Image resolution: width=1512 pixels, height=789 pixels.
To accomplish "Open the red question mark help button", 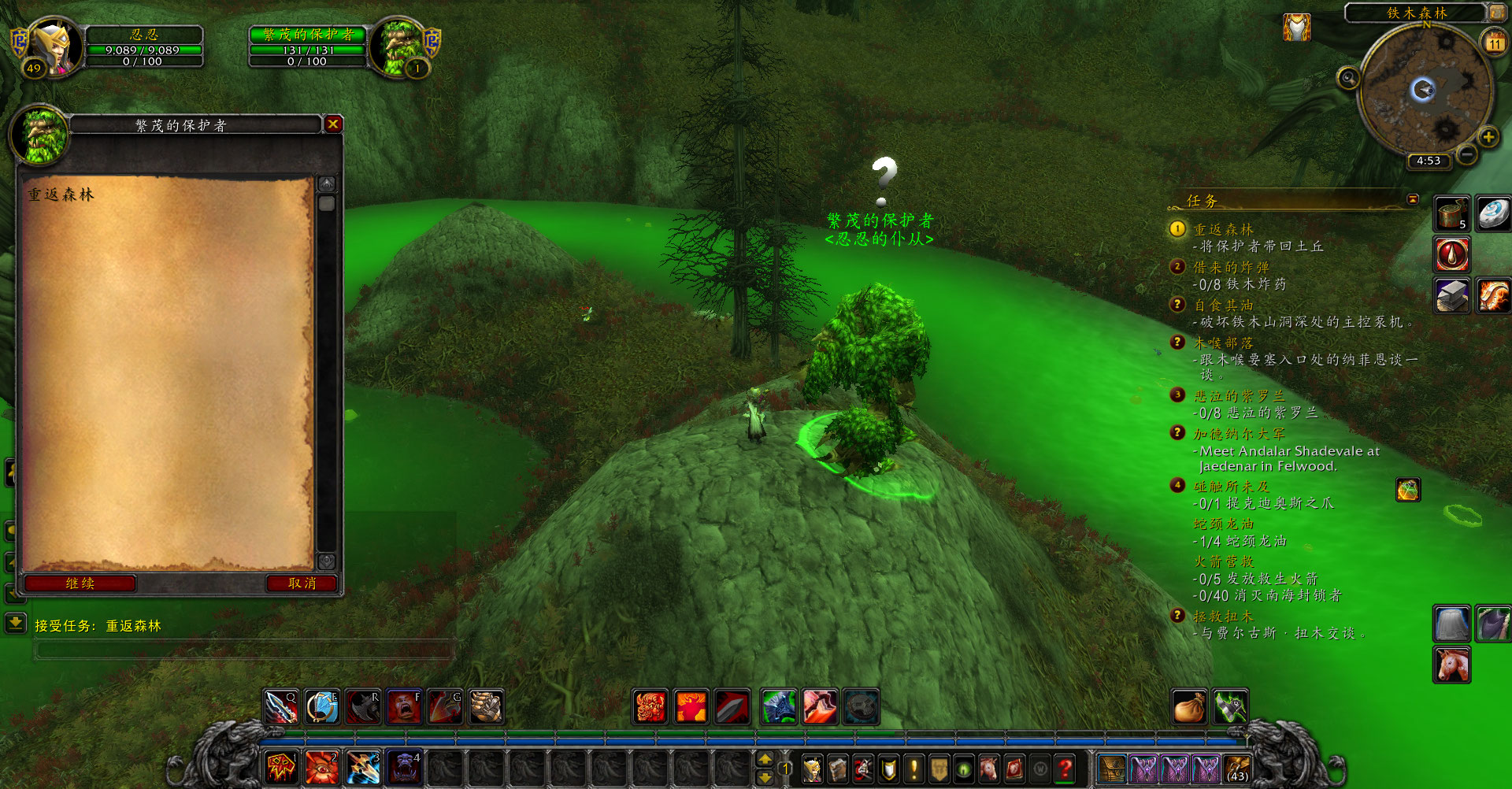I will click(x=1065, y=769).
